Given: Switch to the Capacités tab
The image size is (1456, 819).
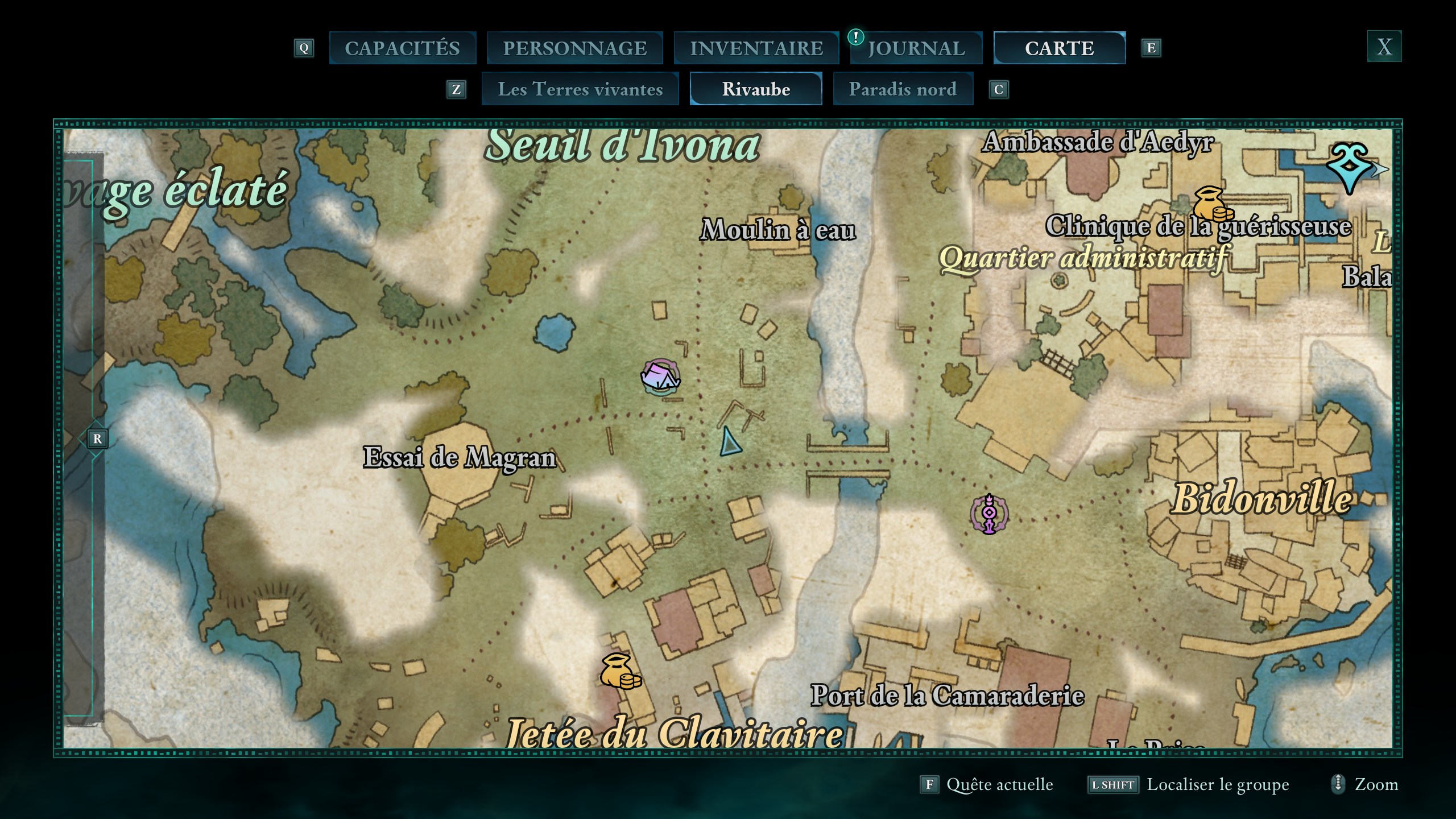Looking at the screenshot, I should (x=402, y=48).
